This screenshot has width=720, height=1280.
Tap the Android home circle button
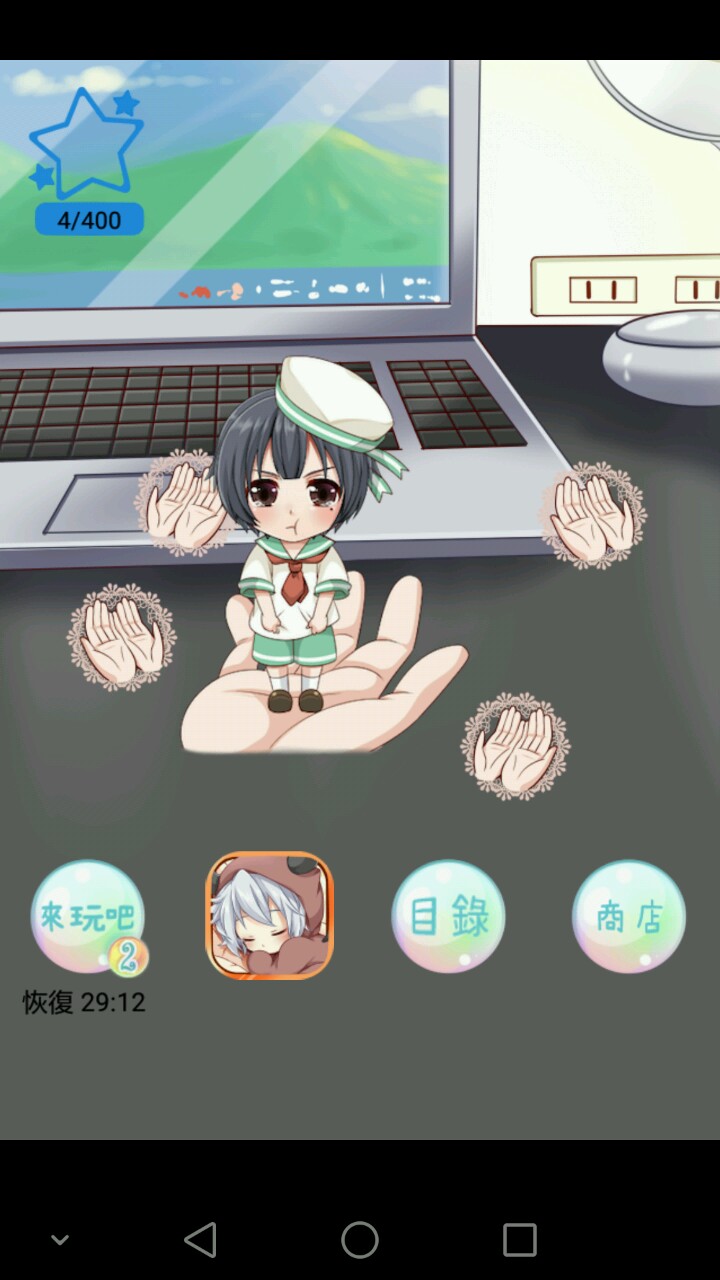[360, 1240]
